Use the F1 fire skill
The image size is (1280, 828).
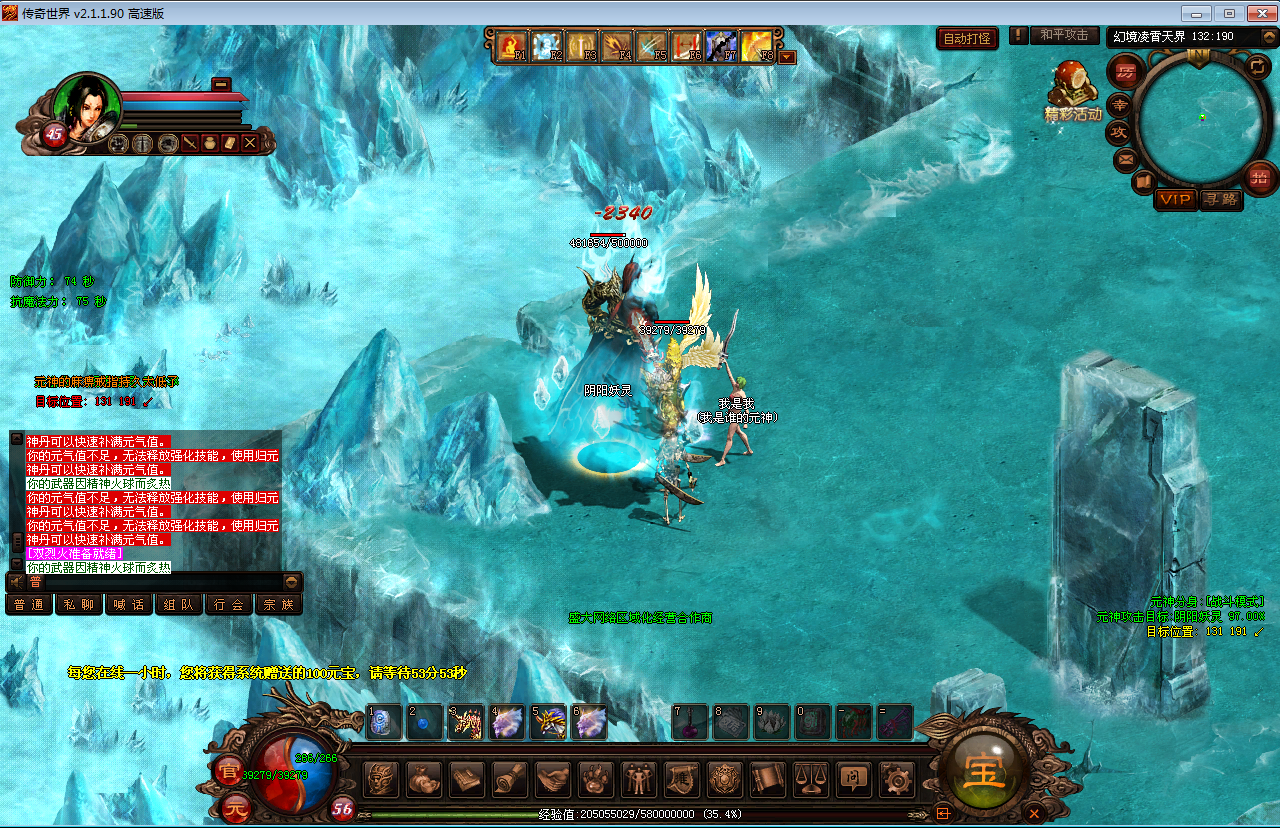tap(513, 47)
